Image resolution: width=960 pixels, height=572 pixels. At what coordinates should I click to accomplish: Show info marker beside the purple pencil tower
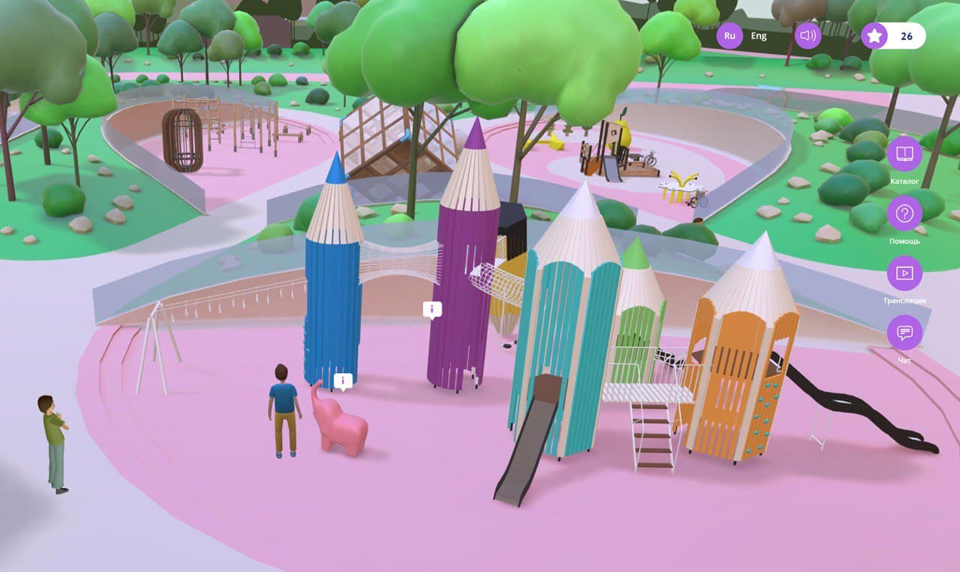(432, 310)
